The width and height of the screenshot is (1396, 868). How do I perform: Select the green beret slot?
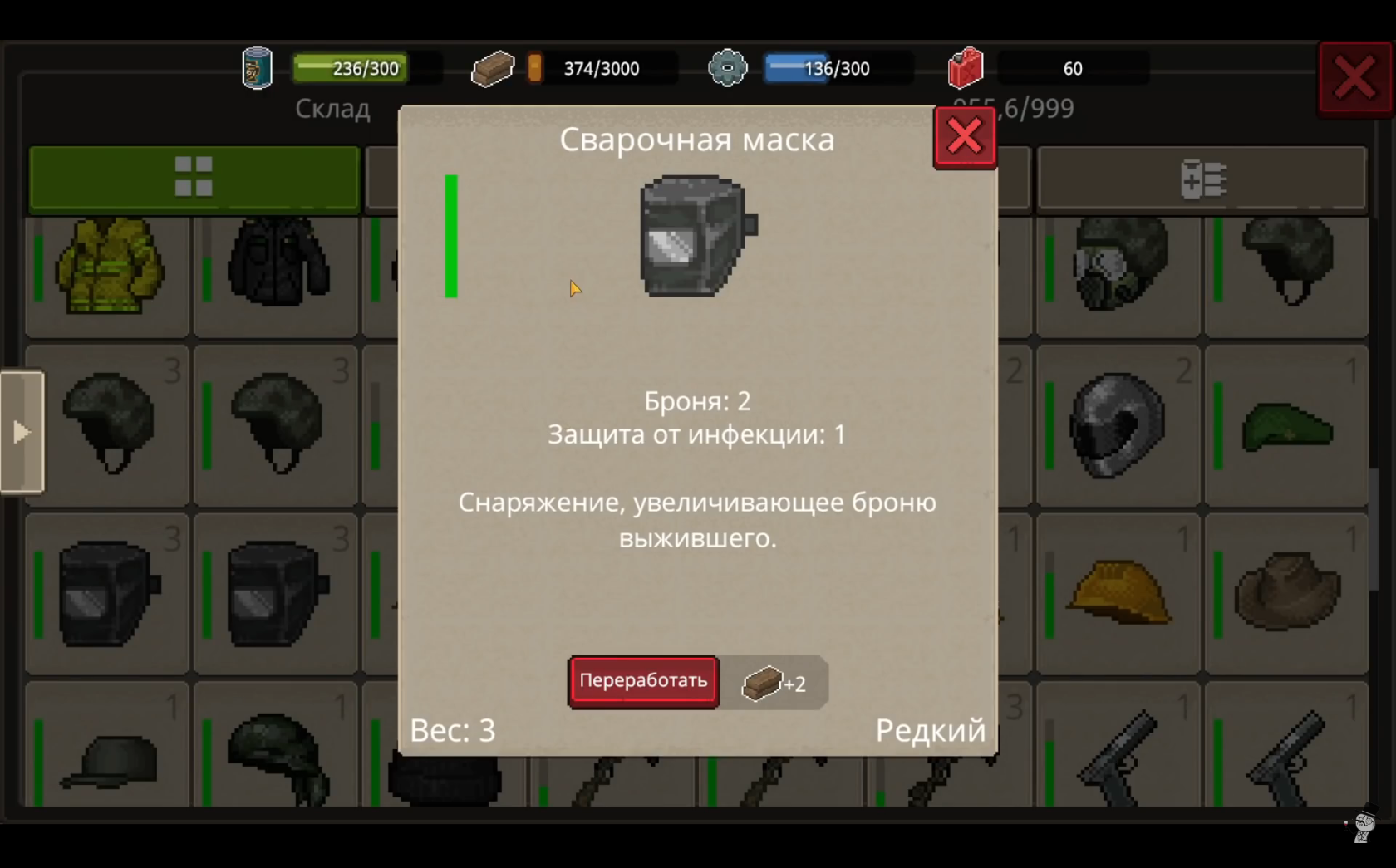coord(1286,426)
